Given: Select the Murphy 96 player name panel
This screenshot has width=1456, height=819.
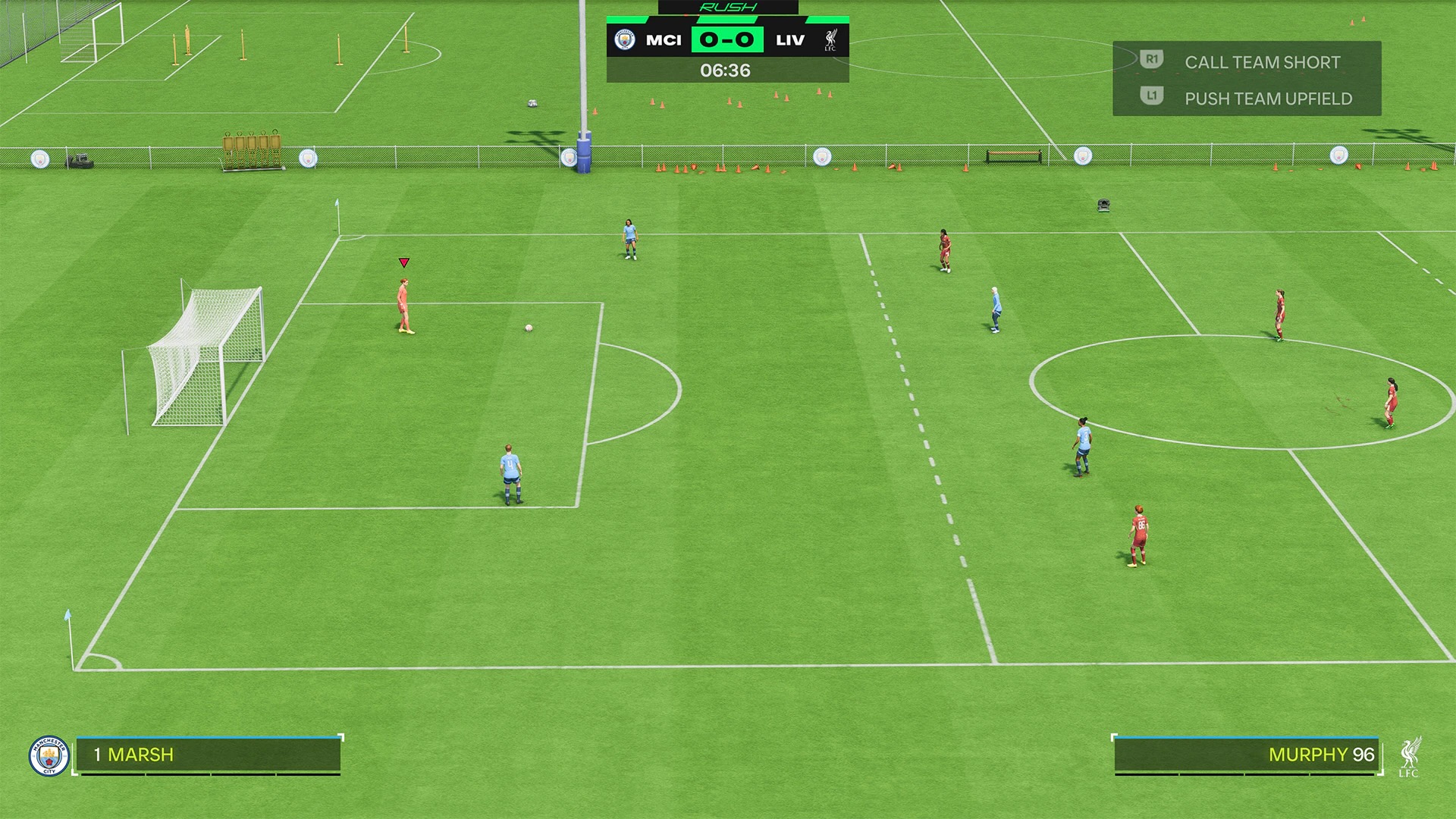Looking at the screenshot, I should [x=1245, y=755].
